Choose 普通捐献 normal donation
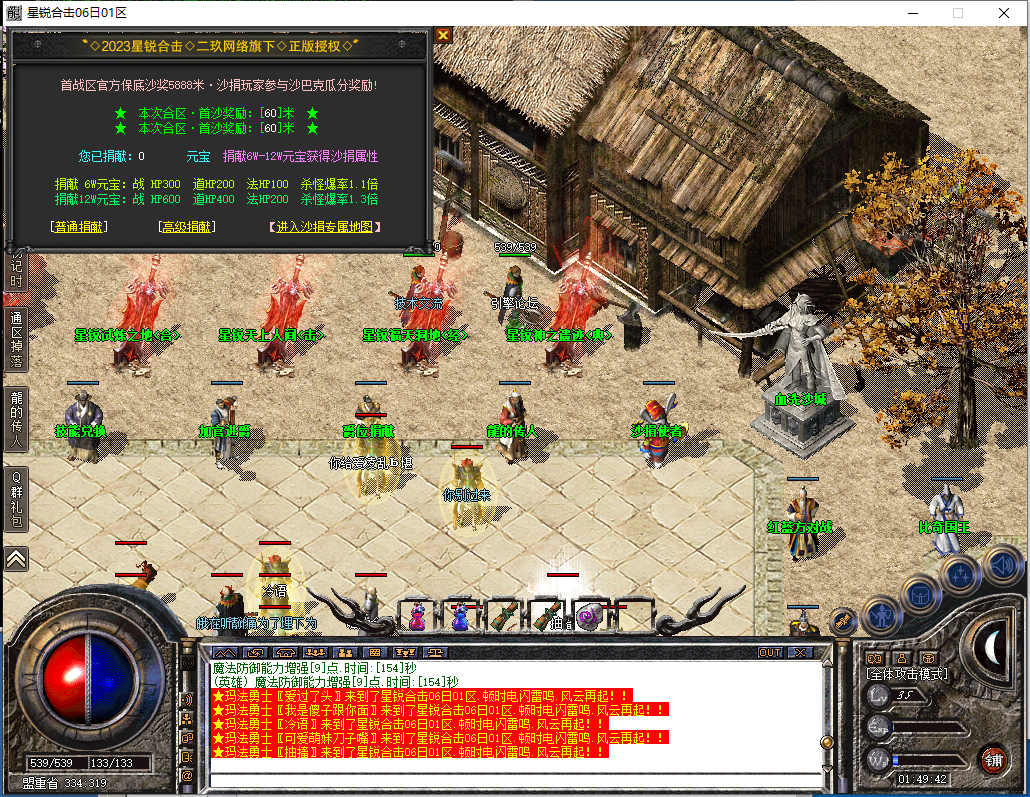The width and height of the screenshot is (1030, 797). pos(79,227)
